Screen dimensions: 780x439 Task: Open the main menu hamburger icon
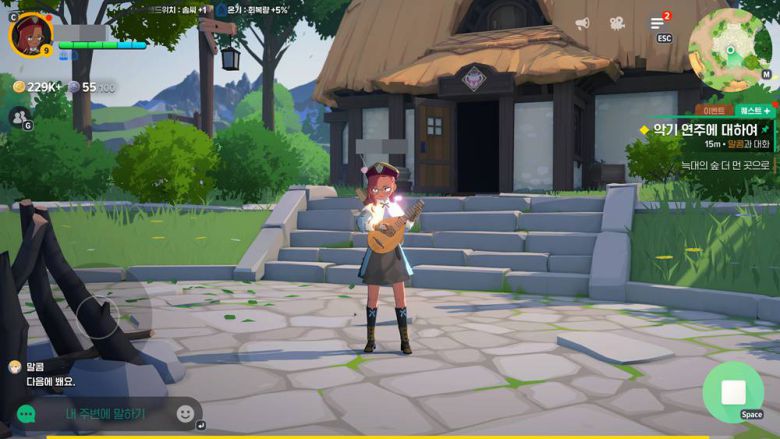(658, 23)
